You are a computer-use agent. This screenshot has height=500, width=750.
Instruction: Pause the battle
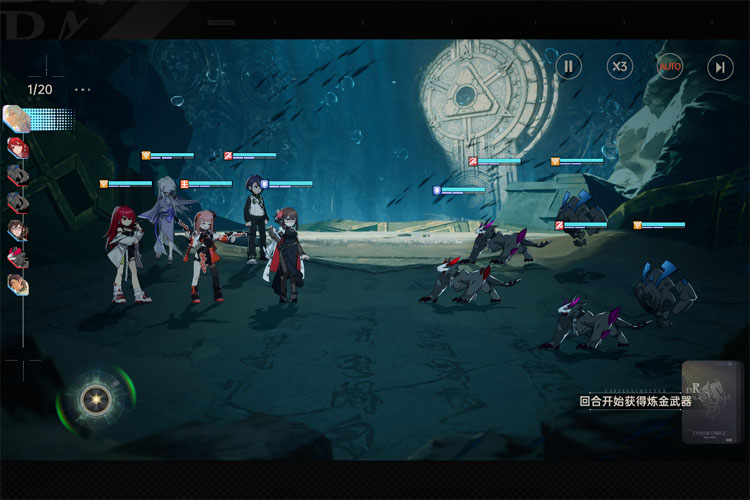pos(569,67)
